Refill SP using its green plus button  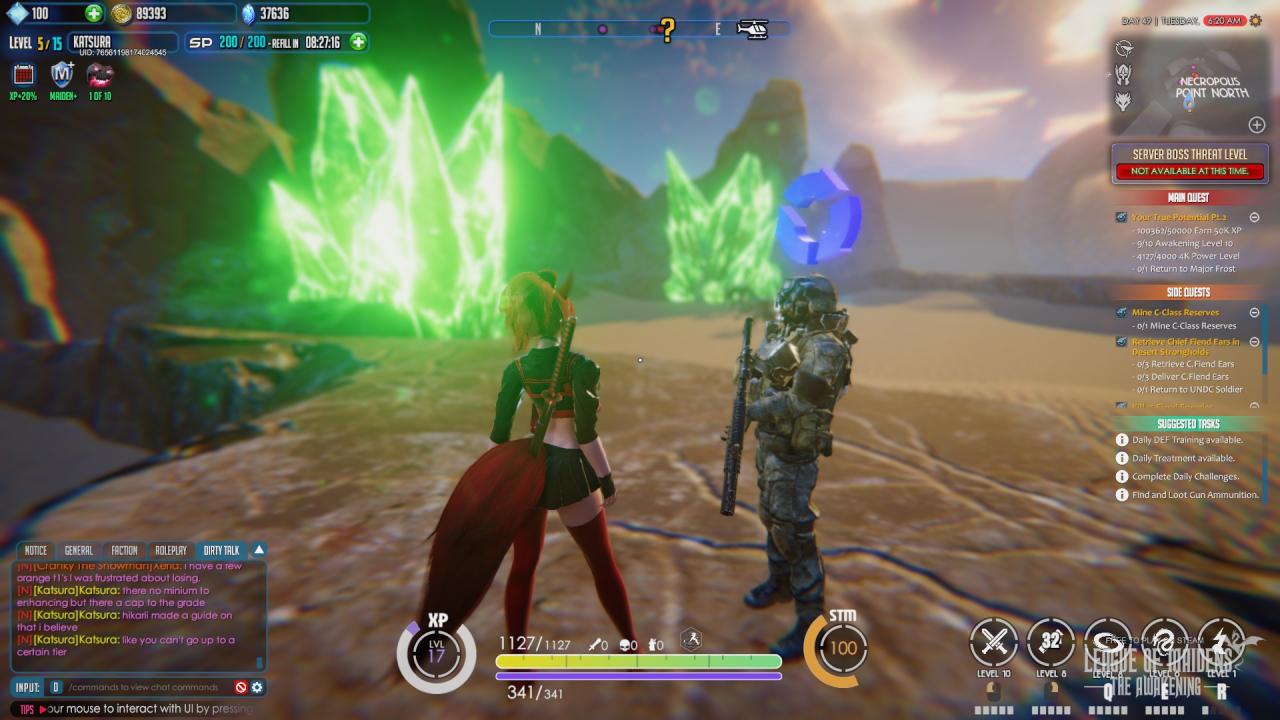point(358,42)
